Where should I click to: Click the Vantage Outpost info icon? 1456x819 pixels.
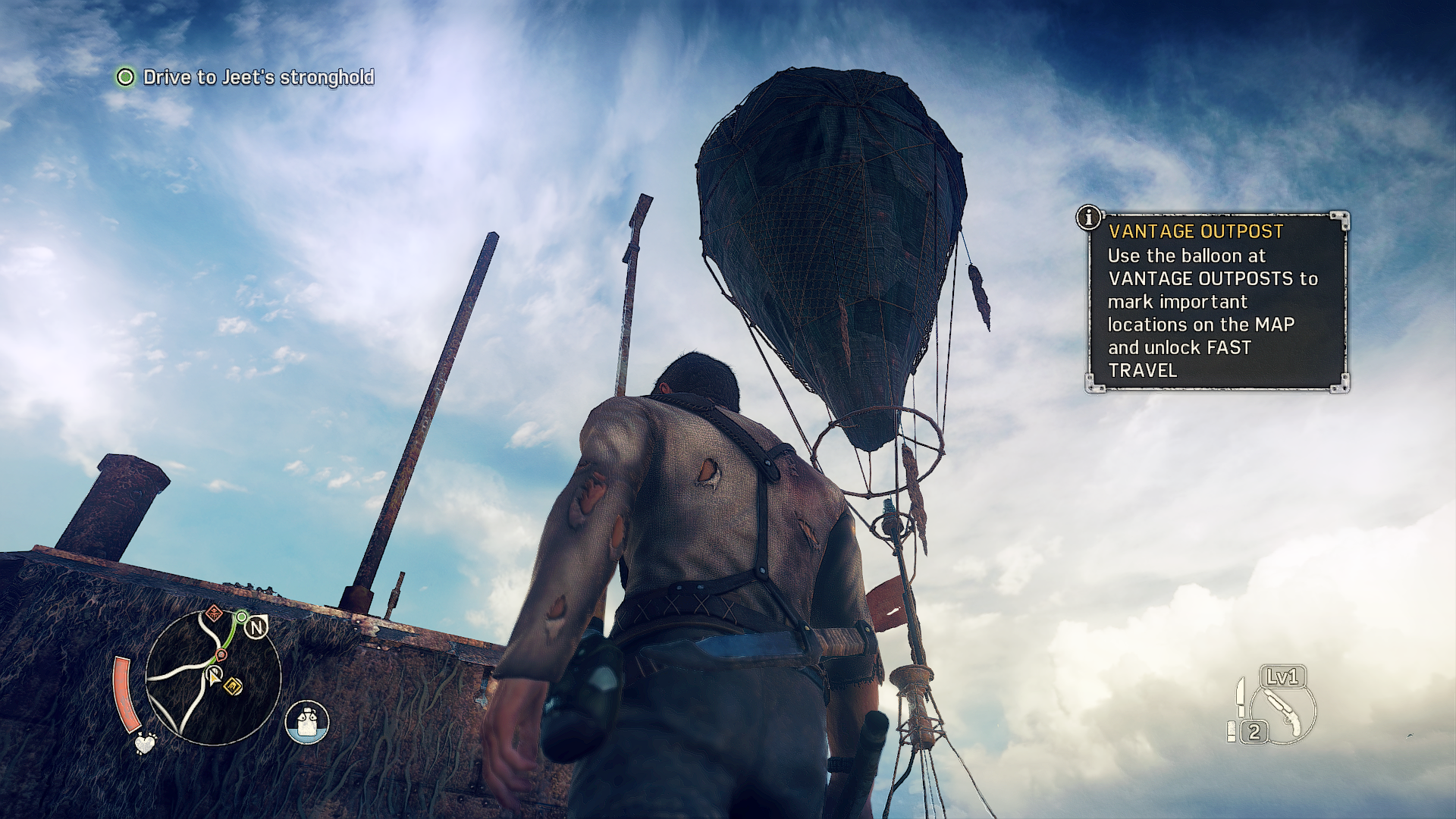[1089, 218]
